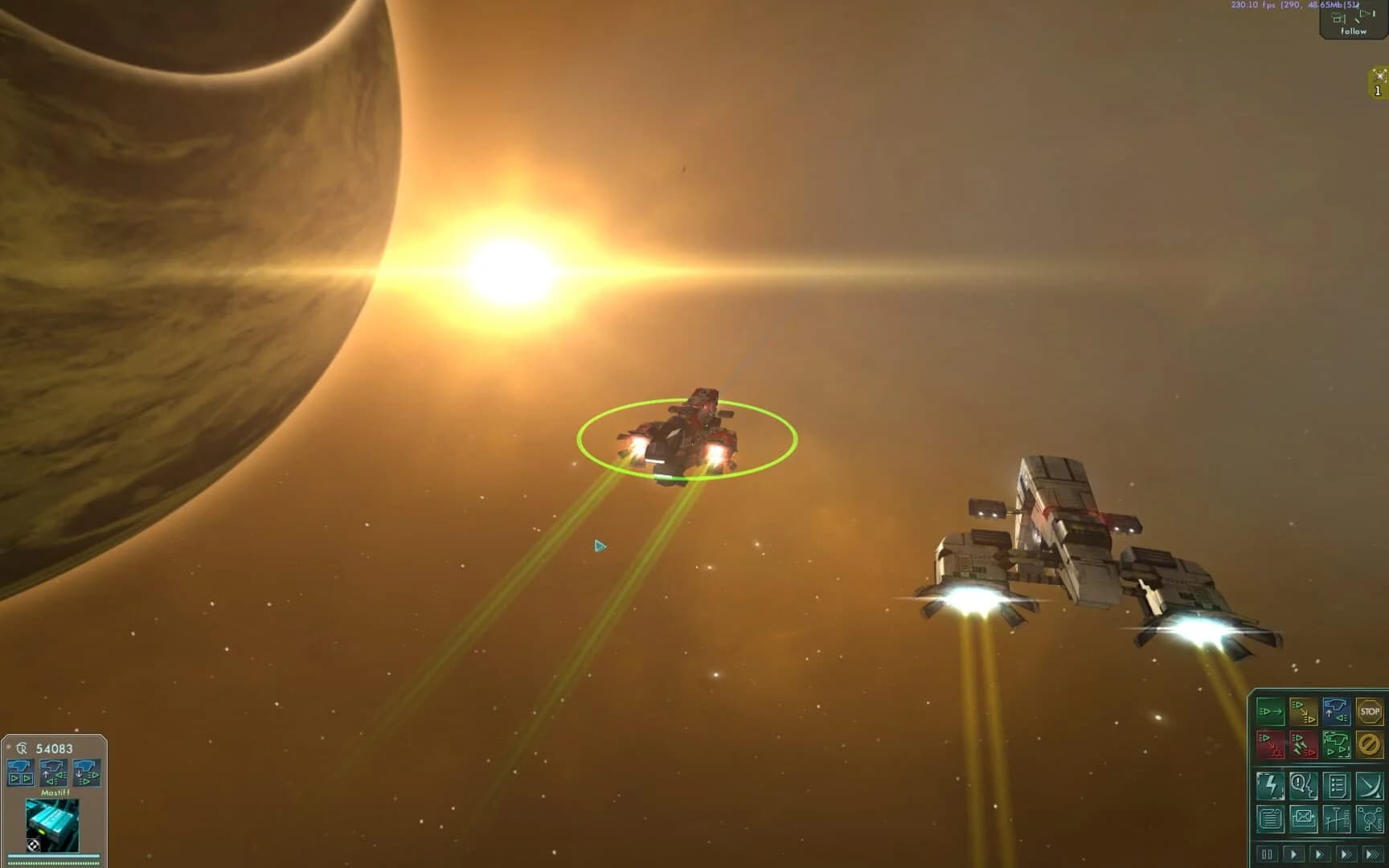This screenshot has height=868, width=1389.
Task: Pause the game simulation
Action: 1267,854
